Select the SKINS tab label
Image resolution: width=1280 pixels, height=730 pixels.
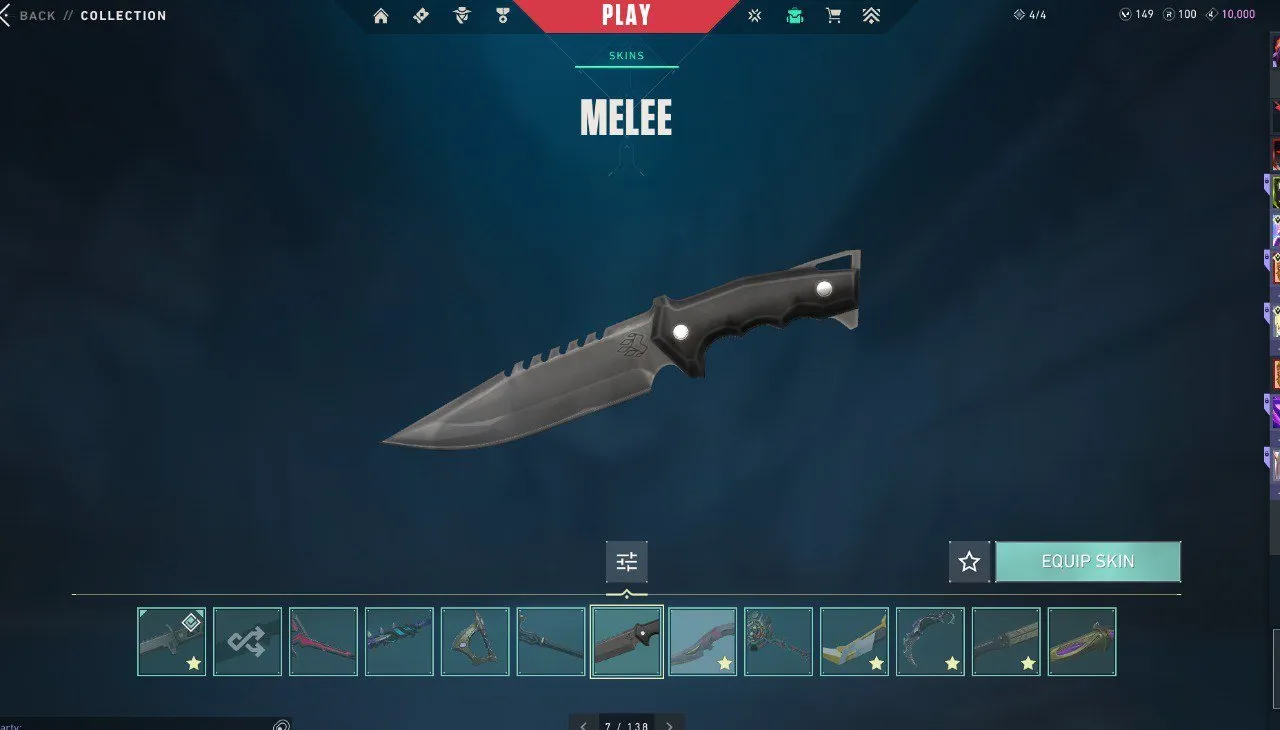624,56
